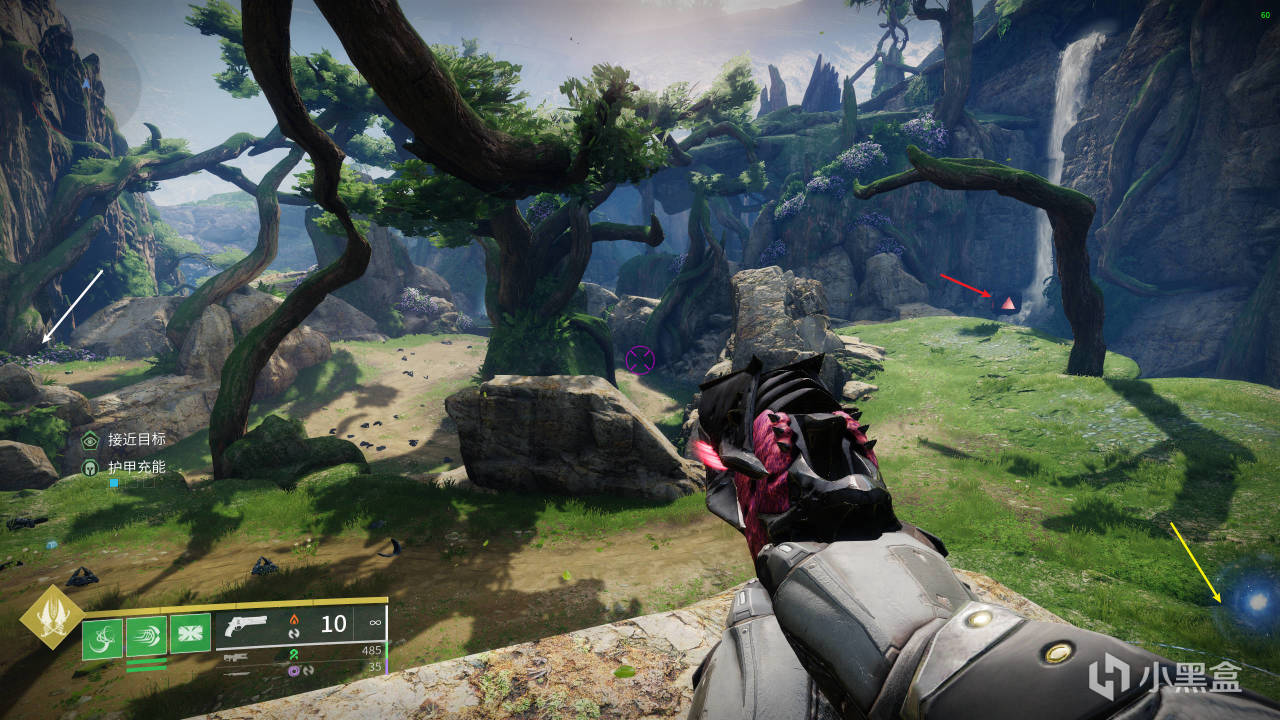Select the red triangle objective marker
This screenshot has height=720, width=1280.
coord(1008,302)
